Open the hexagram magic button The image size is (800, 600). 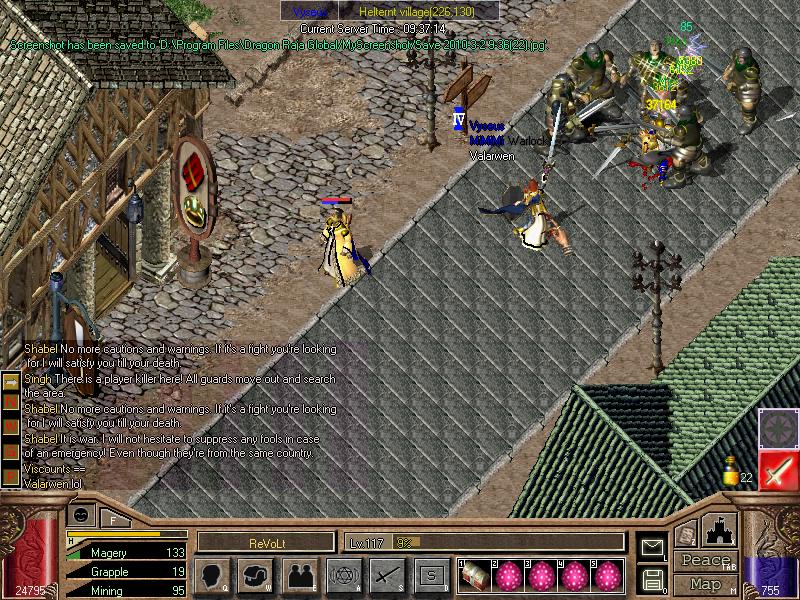pyautogui.click(x=342, y=576)
